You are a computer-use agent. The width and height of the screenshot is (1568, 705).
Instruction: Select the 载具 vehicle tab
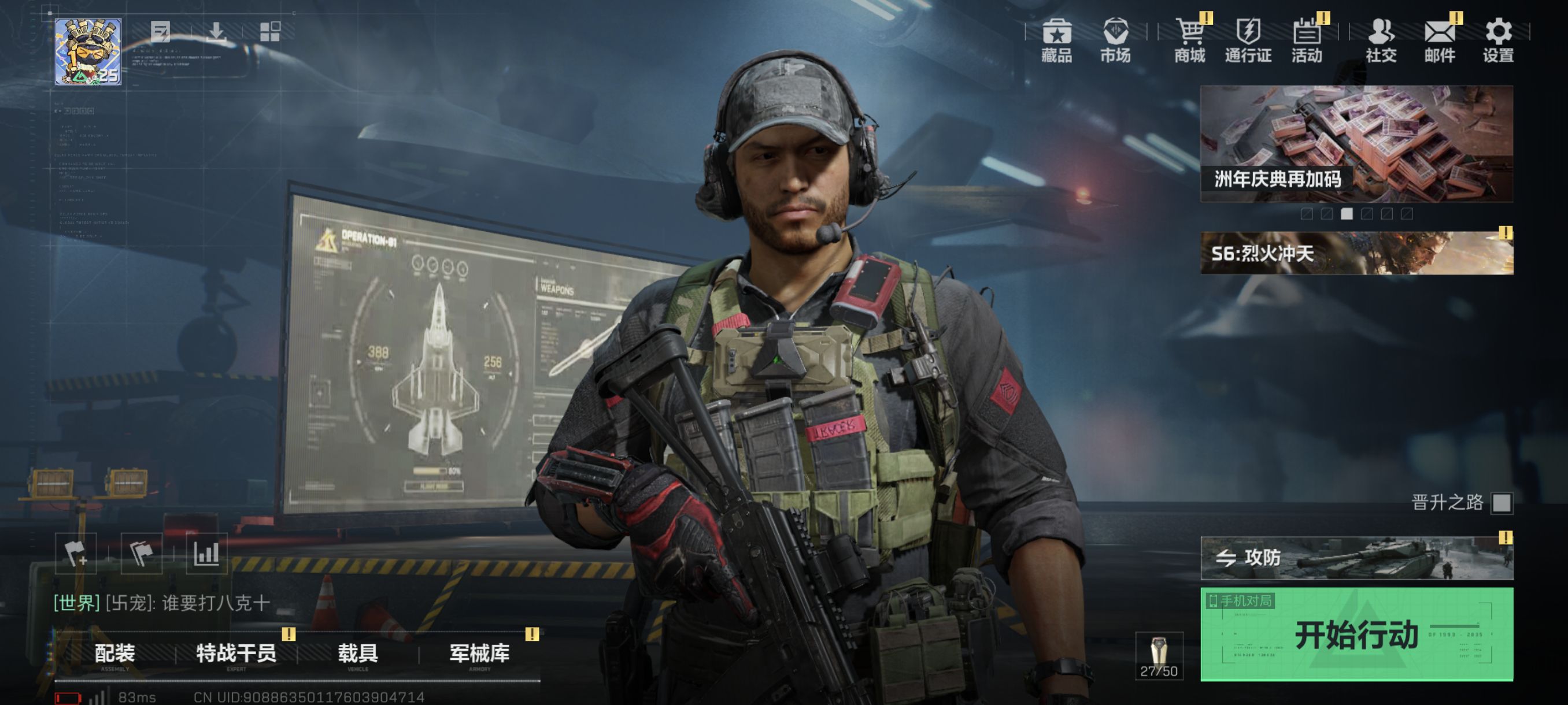coord(358,654)
